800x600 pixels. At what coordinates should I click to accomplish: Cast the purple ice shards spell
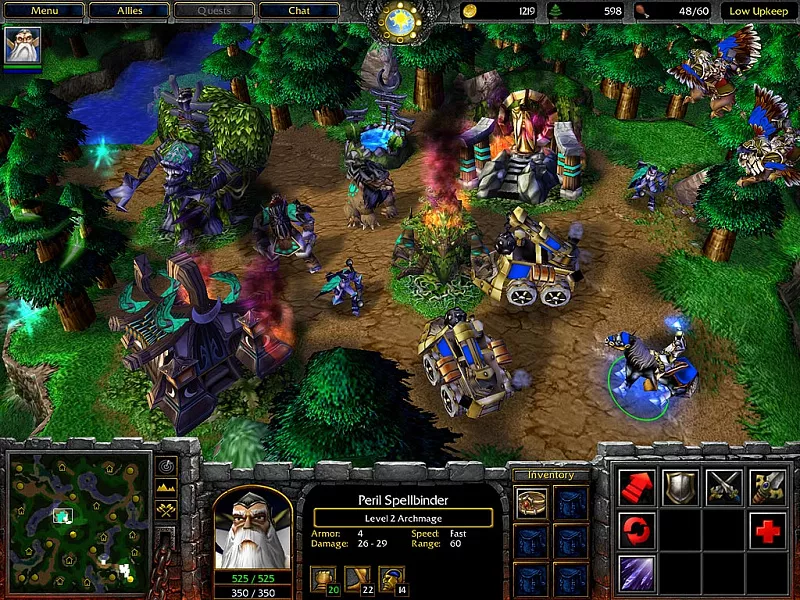(x=637, y=573)
